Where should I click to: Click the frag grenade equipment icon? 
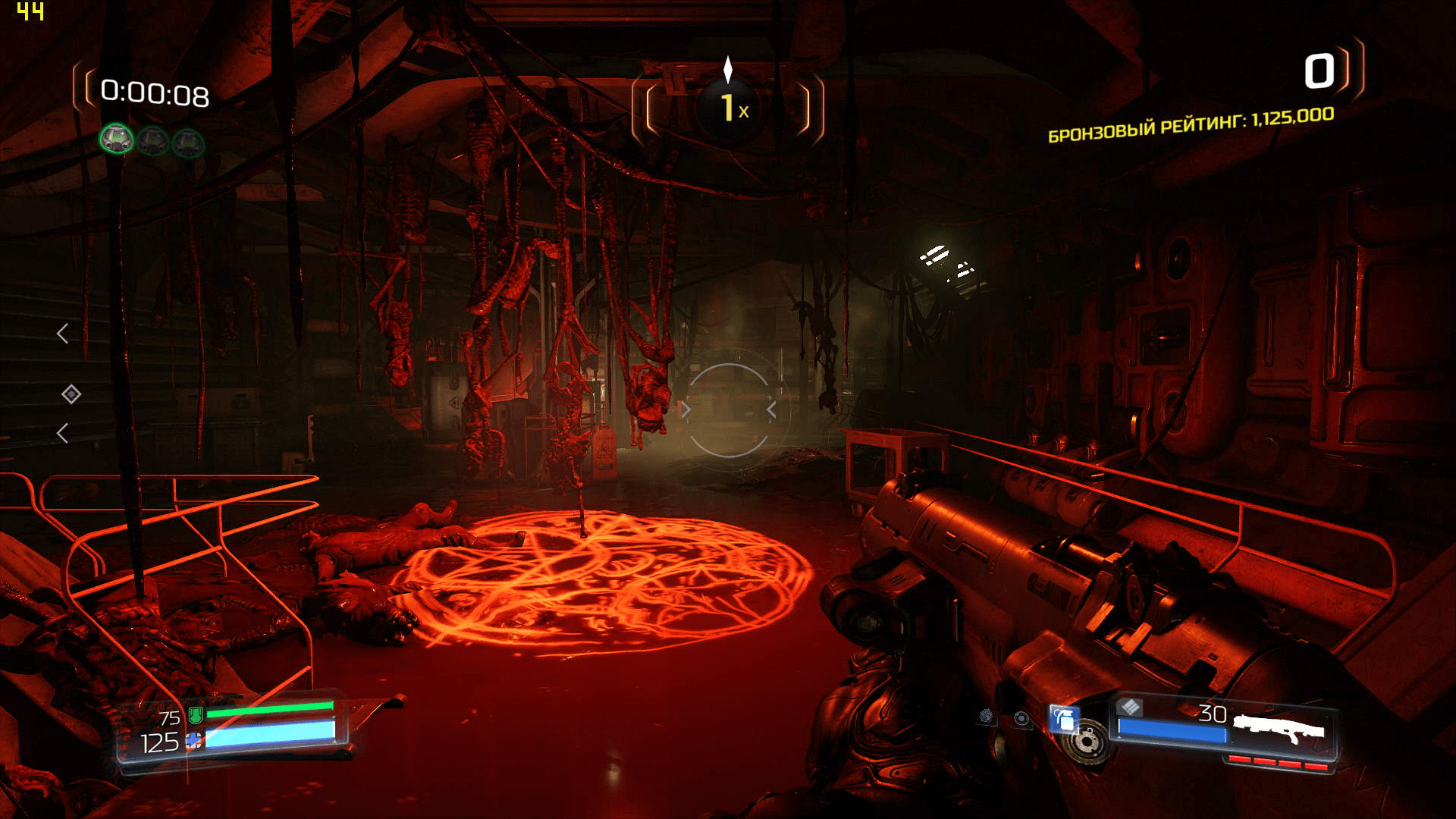point(1065,718)
